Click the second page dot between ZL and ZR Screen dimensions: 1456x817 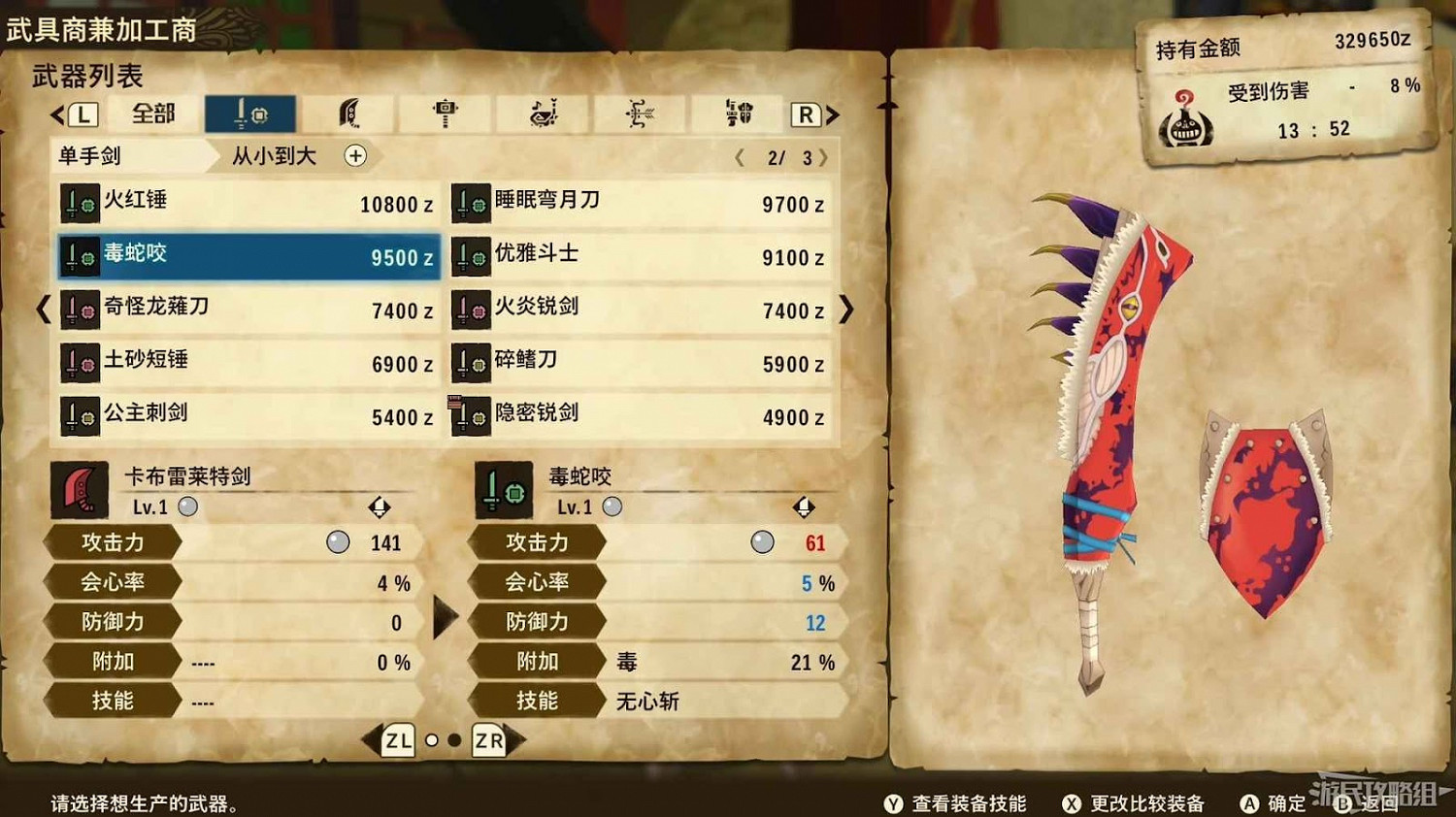click(x=456, y=740)
